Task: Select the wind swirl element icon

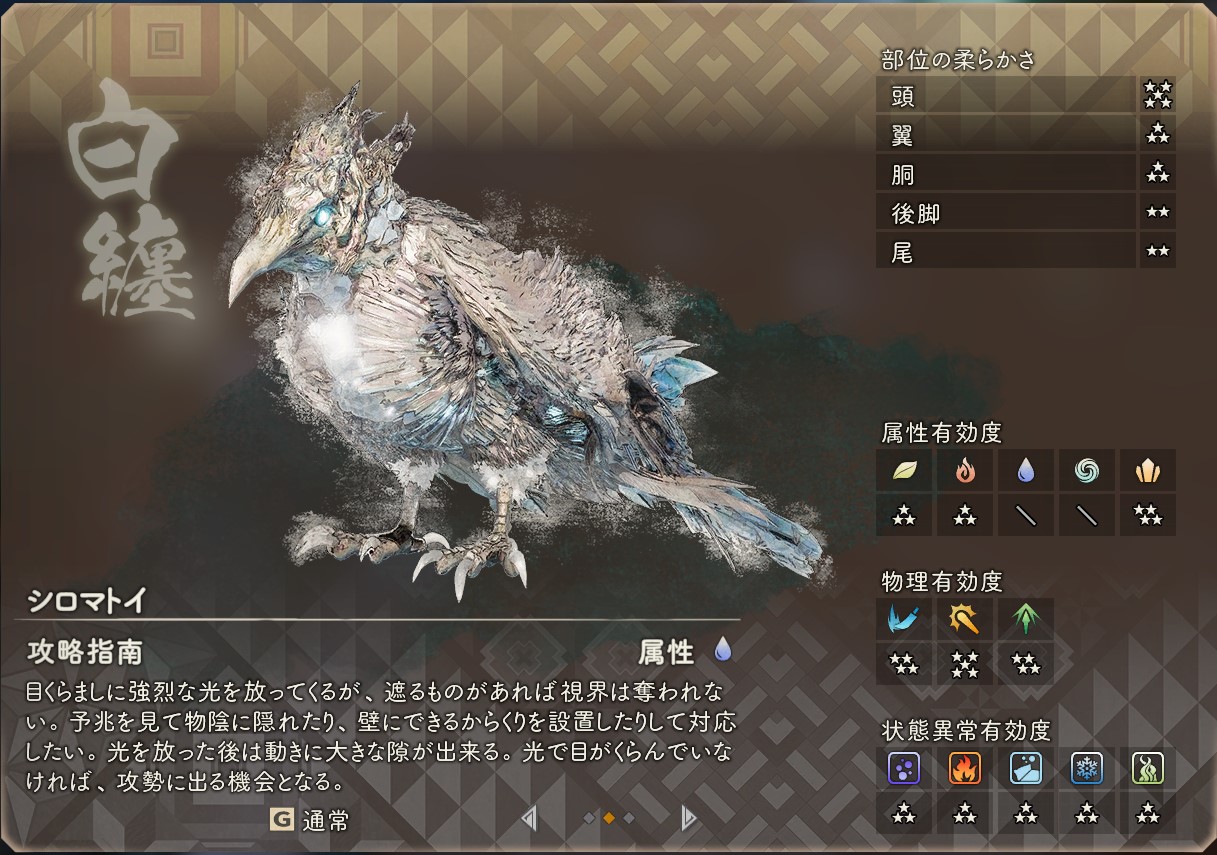Action: click(1087, 470)
